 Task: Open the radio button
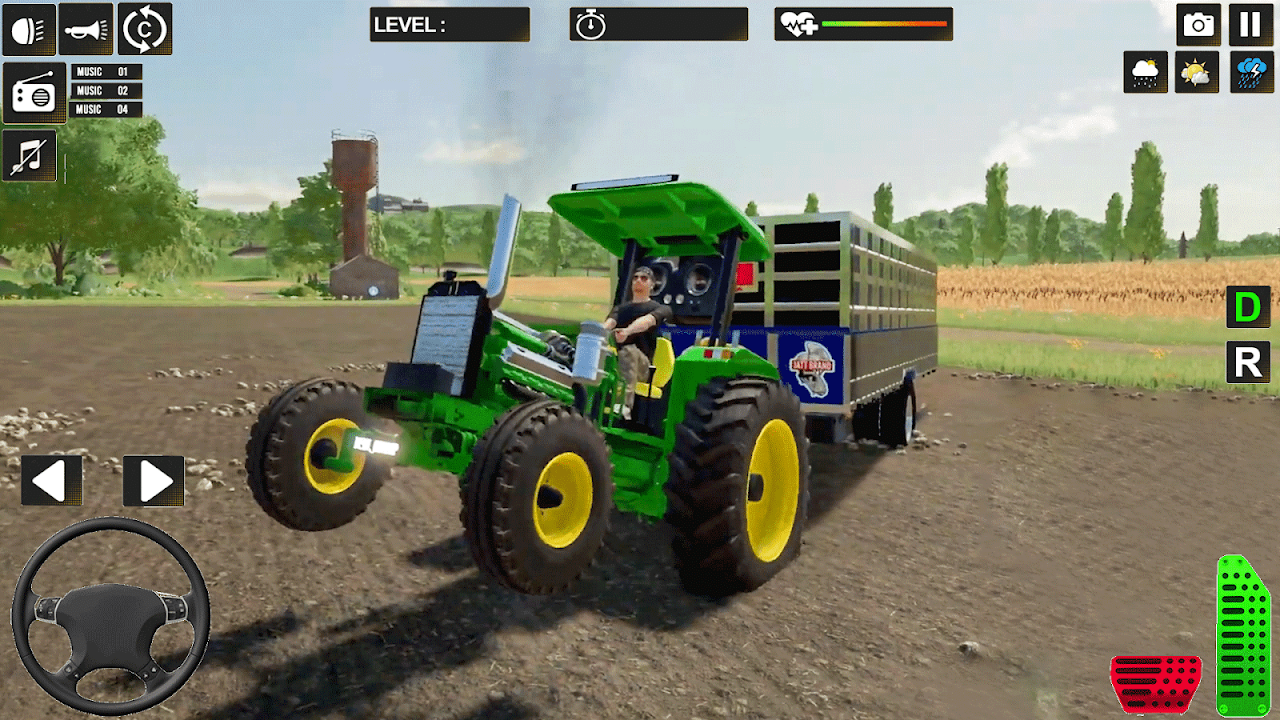tap(34, 93)
